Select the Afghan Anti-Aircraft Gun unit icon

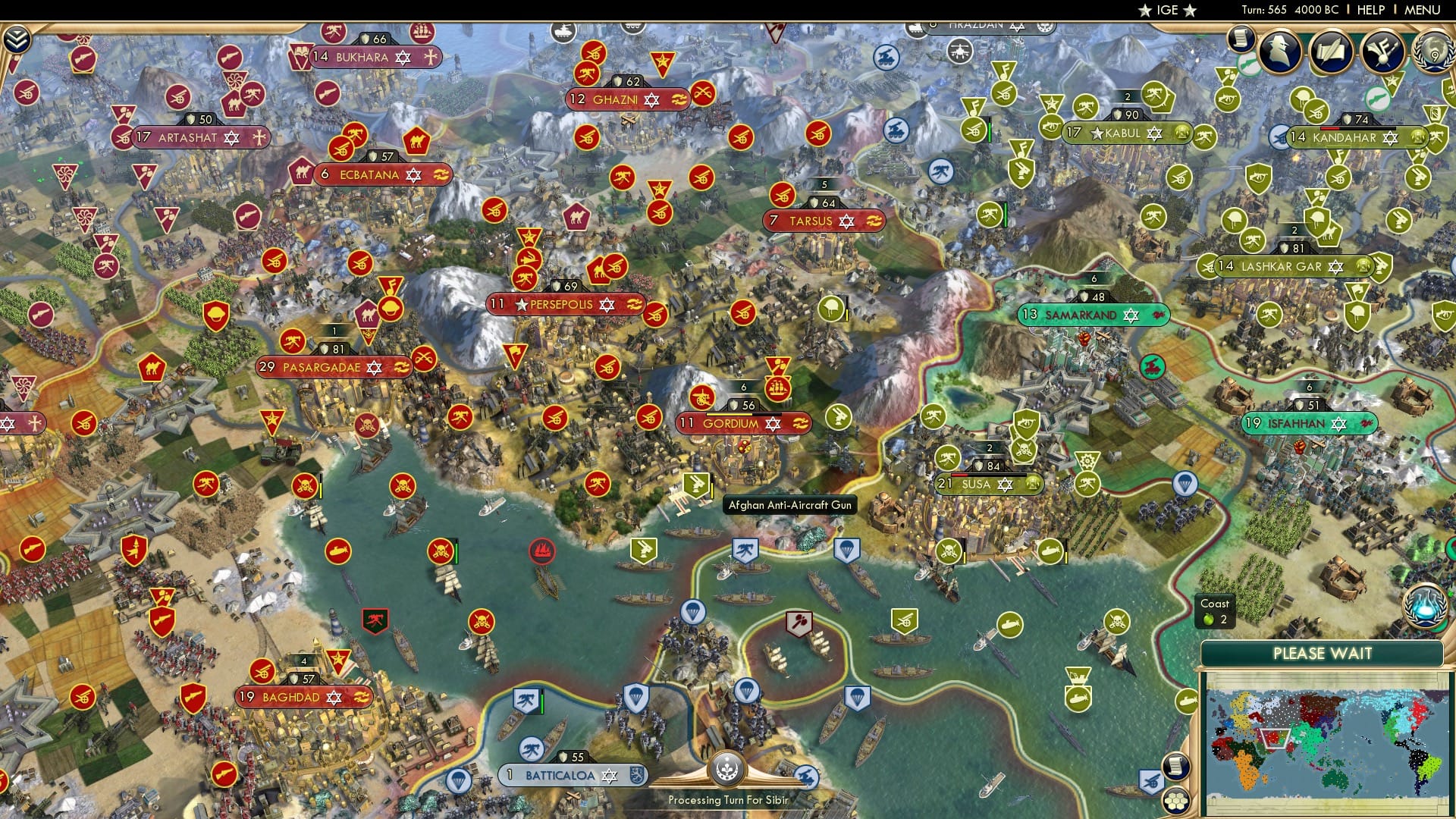695,485
